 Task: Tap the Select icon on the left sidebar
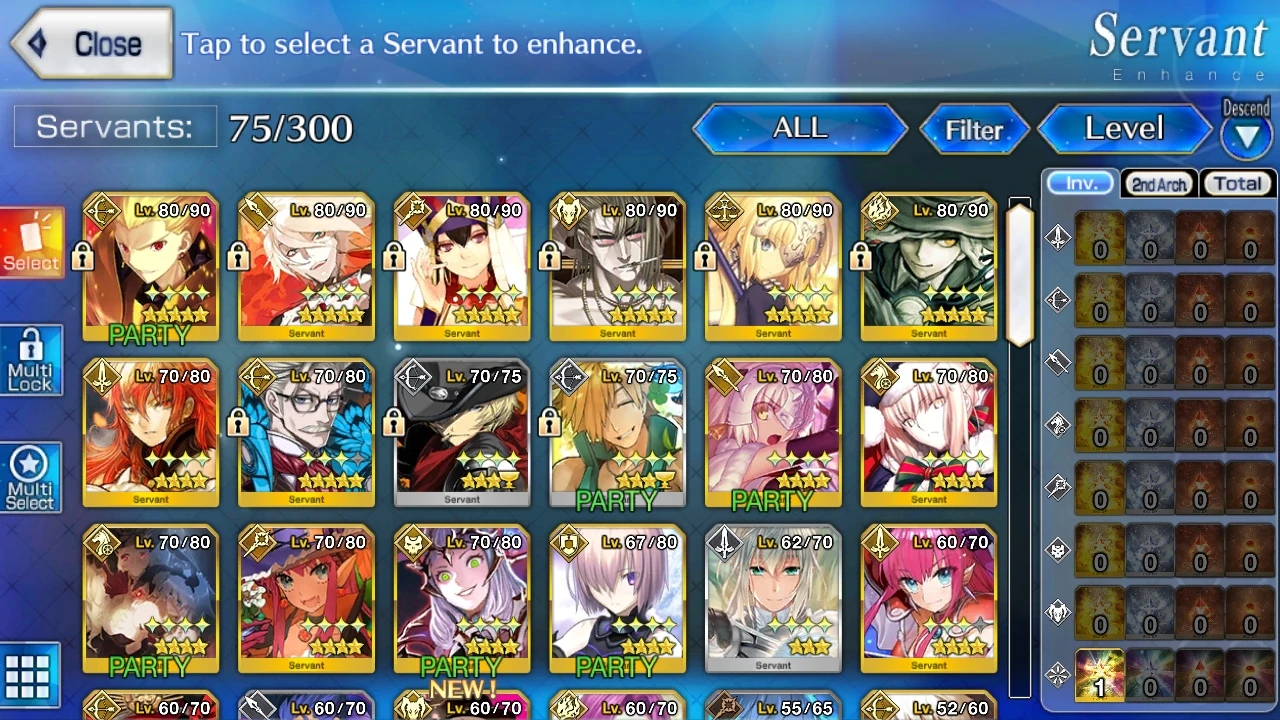coord(30,242)
